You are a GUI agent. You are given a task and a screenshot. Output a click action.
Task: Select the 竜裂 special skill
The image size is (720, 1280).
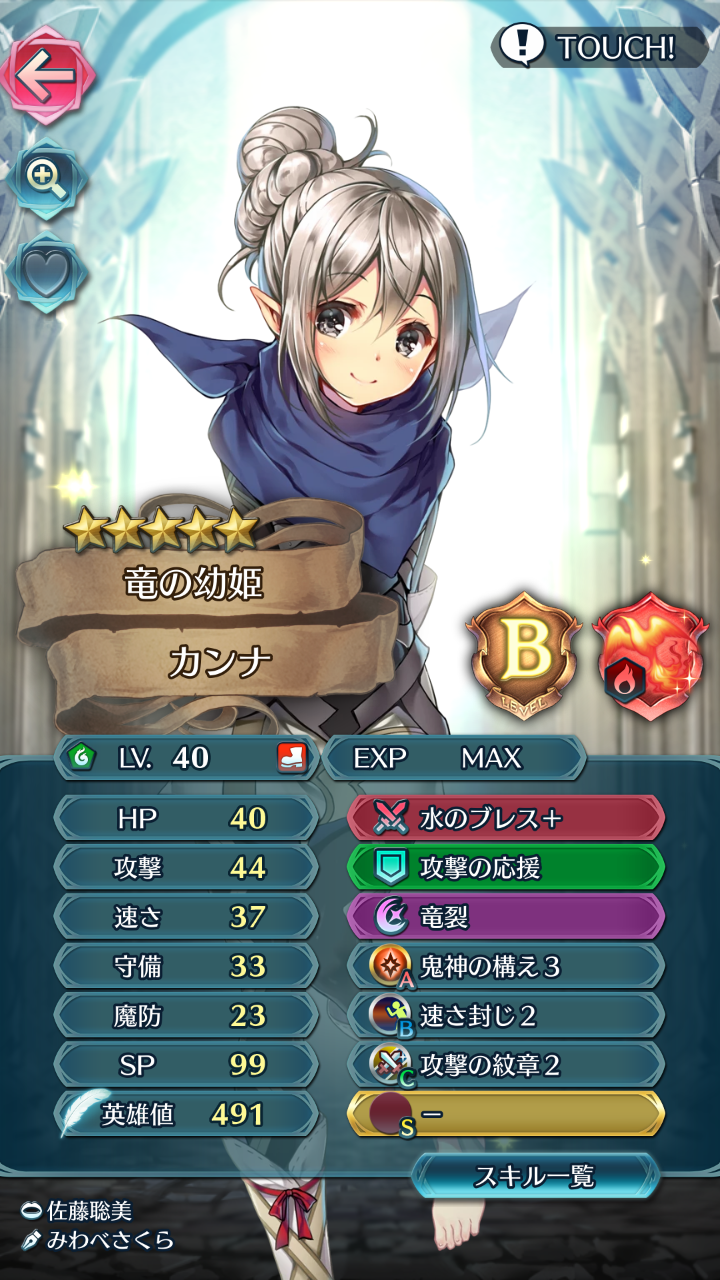click(x=506, y=917)
